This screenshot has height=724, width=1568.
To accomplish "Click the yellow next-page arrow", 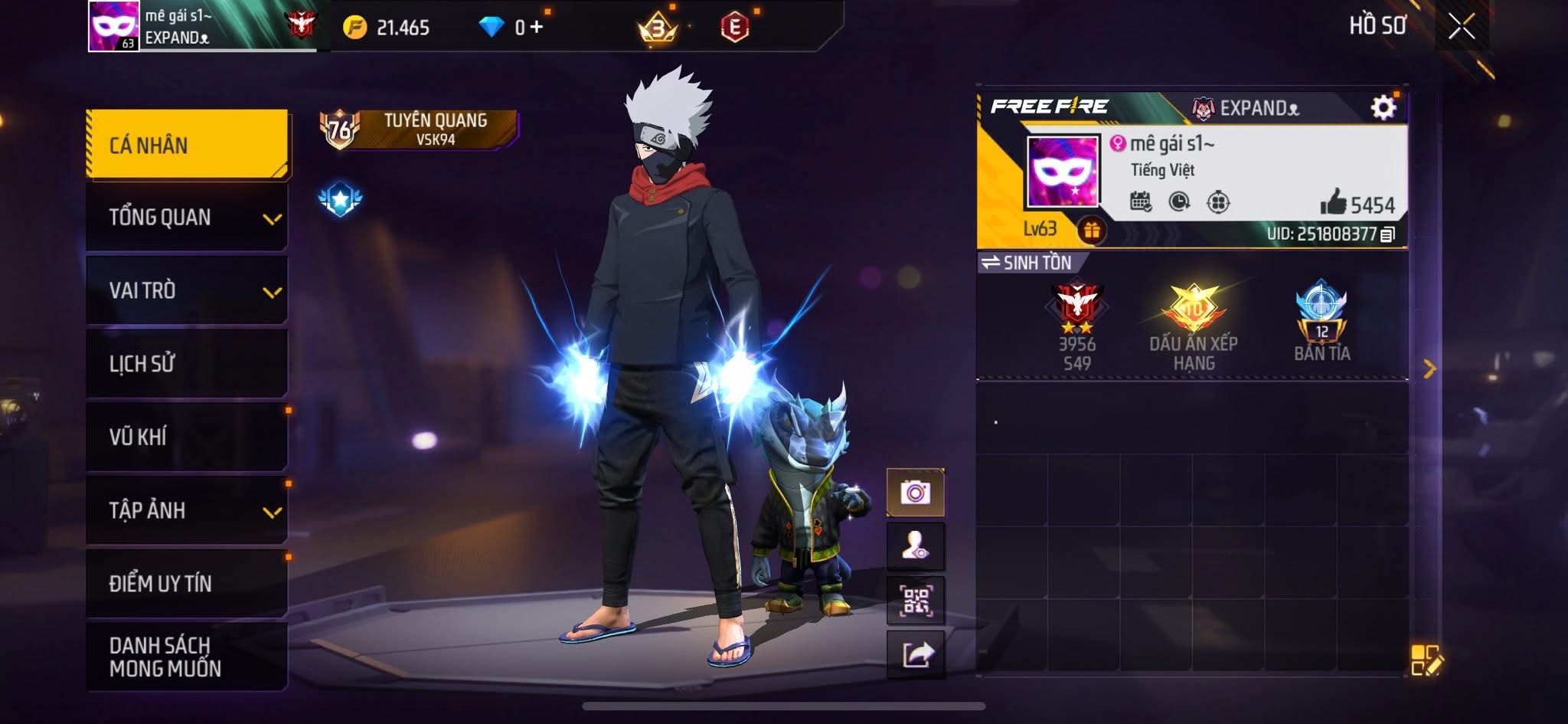I will [1429, 369].
